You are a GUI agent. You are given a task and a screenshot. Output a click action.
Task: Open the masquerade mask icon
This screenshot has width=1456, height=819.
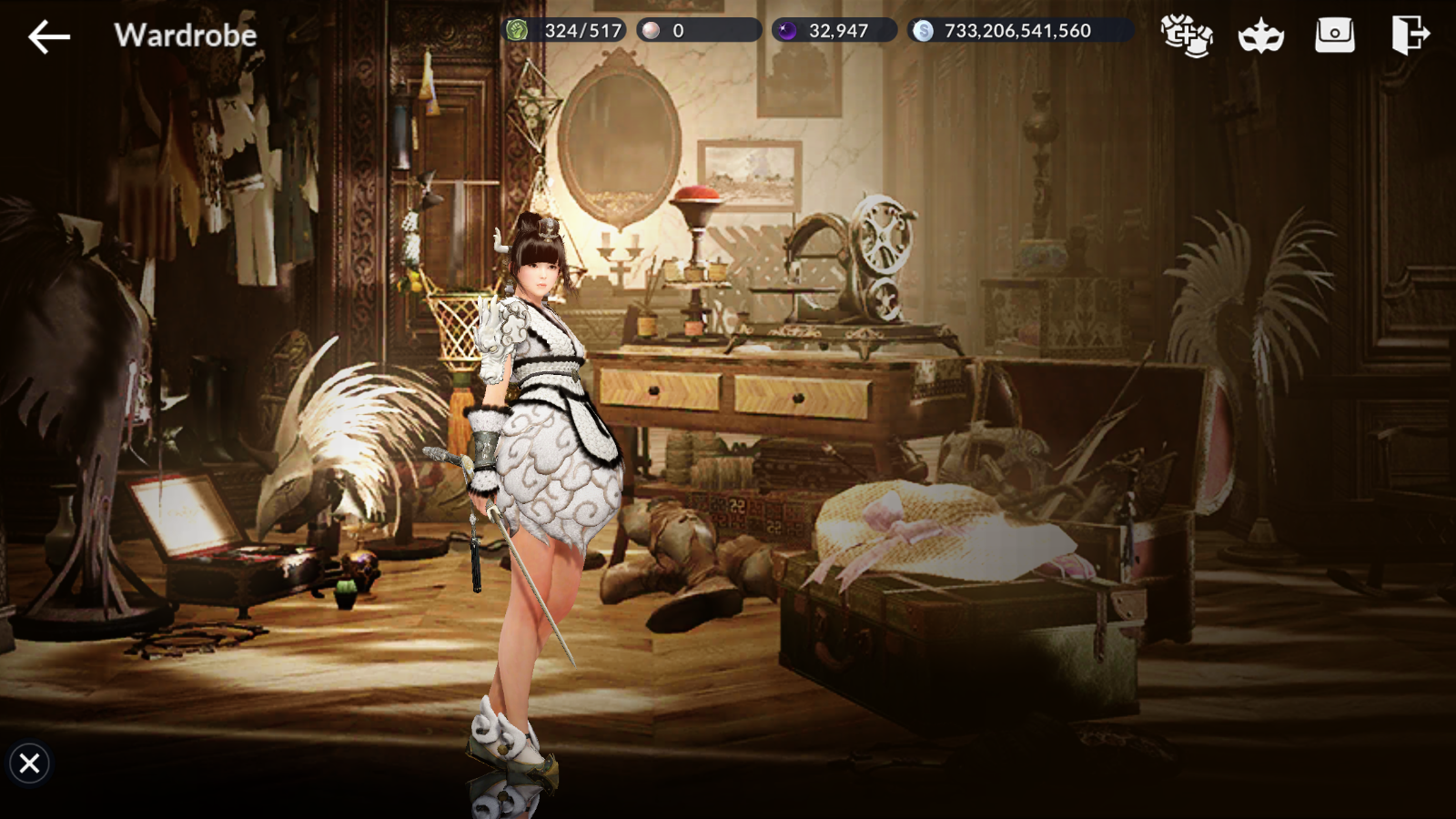click(x=1261, y=36)
